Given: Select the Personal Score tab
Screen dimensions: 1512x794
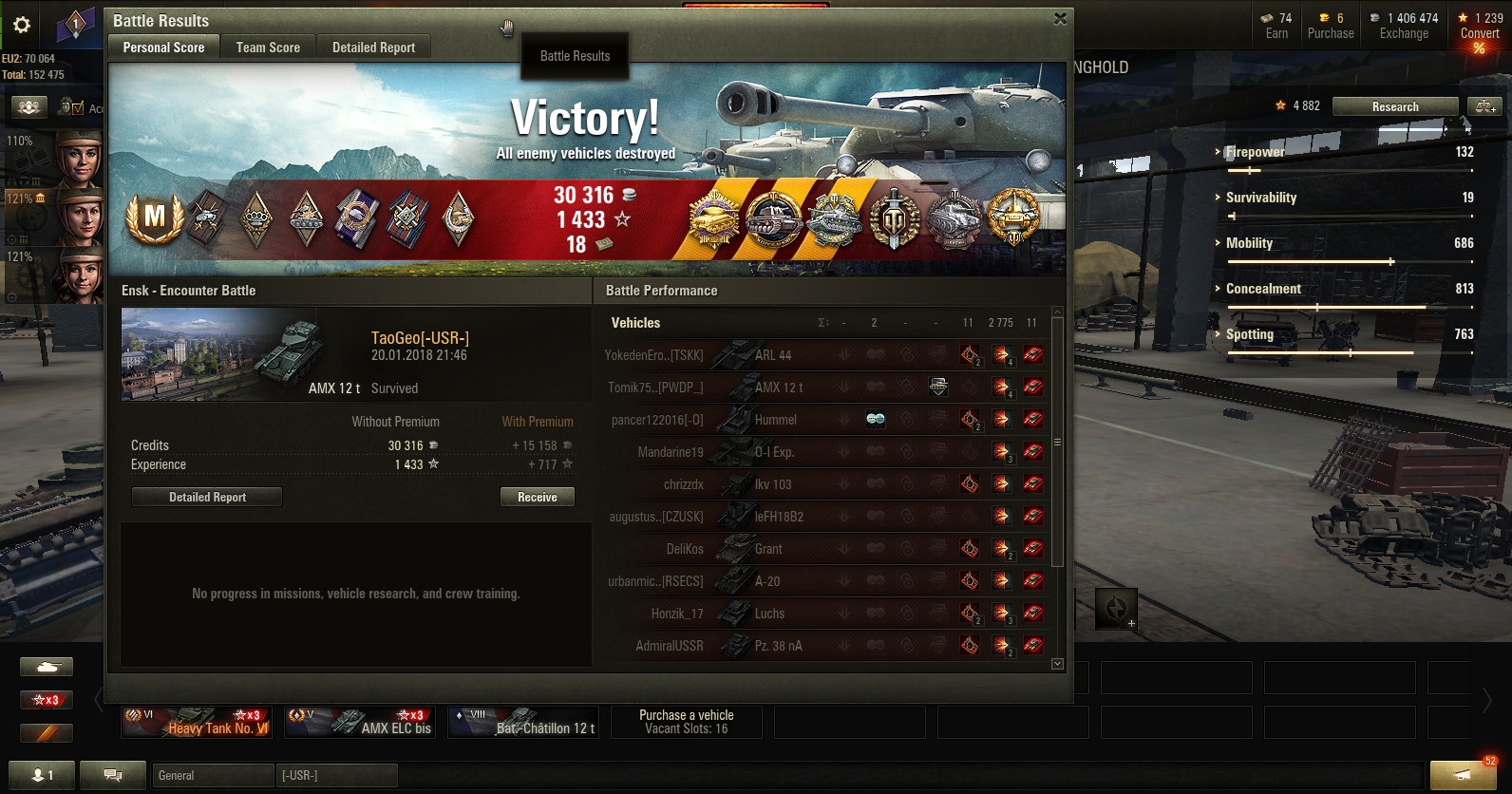Looking at the screenshot, I should click(x=163, y=47).
